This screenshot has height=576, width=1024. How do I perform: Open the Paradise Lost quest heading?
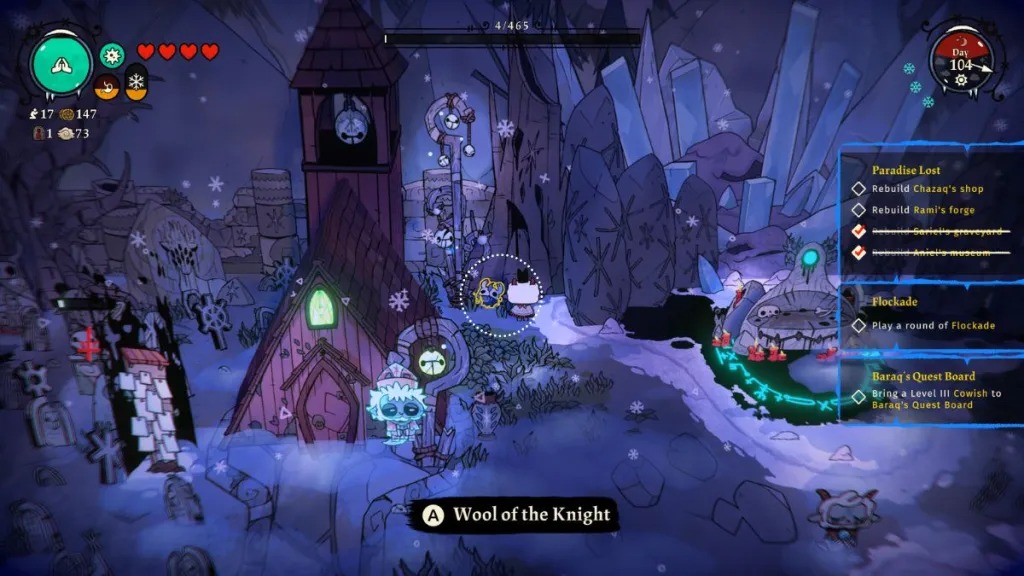[905, 170]
